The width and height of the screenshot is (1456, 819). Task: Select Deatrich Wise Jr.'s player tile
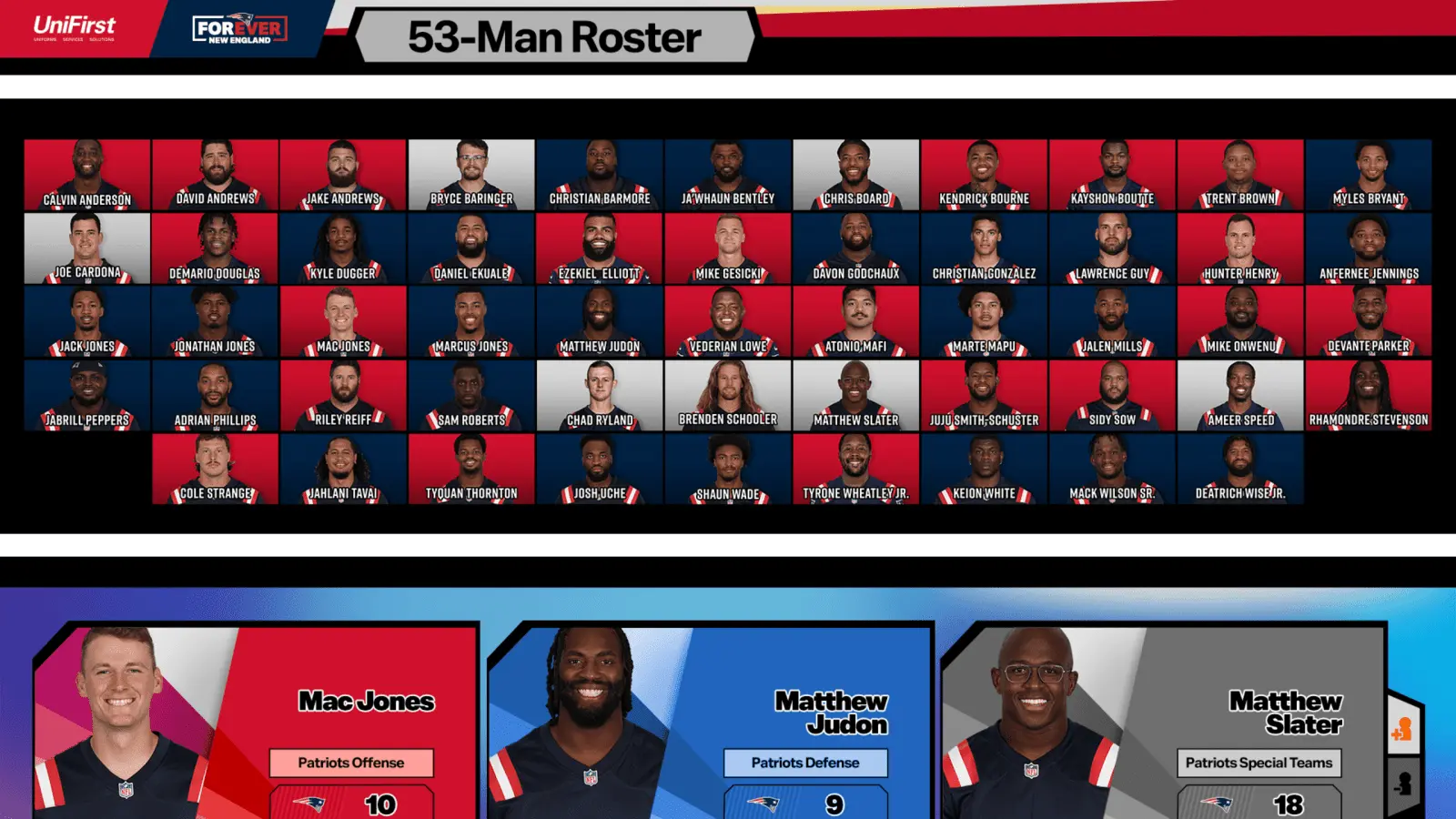(1240, 469)
